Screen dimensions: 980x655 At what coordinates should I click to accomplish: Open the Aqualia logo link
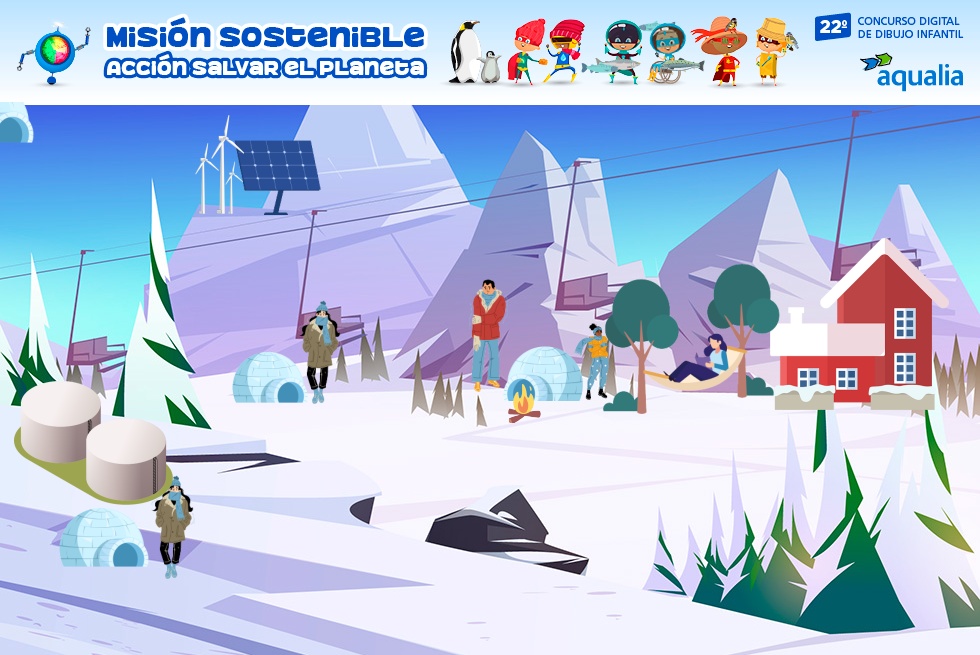(910, 70)
